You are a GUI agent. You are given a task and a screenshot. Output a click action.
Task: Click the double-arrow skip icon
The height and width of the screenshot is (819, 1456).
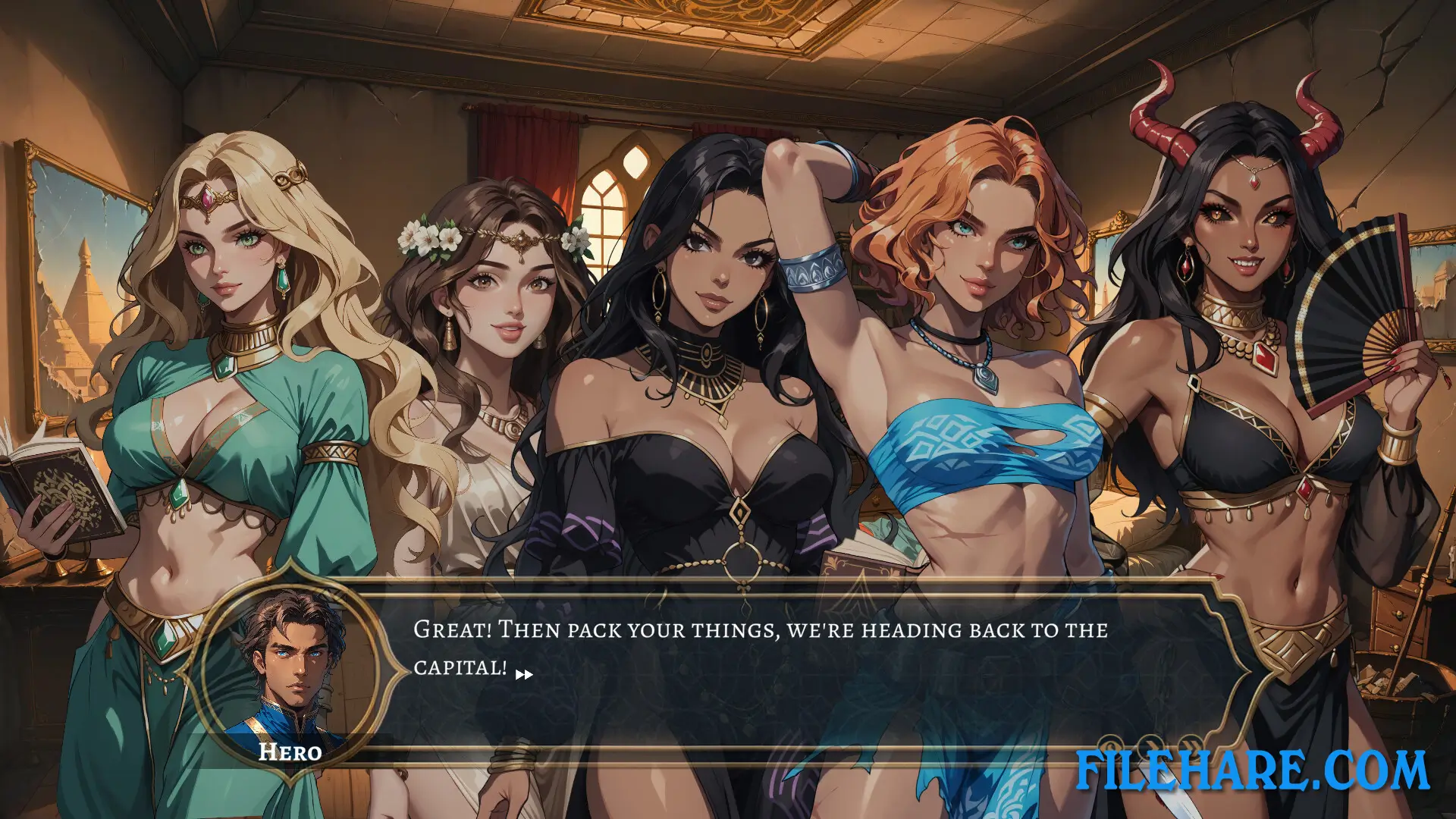click(1191, 745)
